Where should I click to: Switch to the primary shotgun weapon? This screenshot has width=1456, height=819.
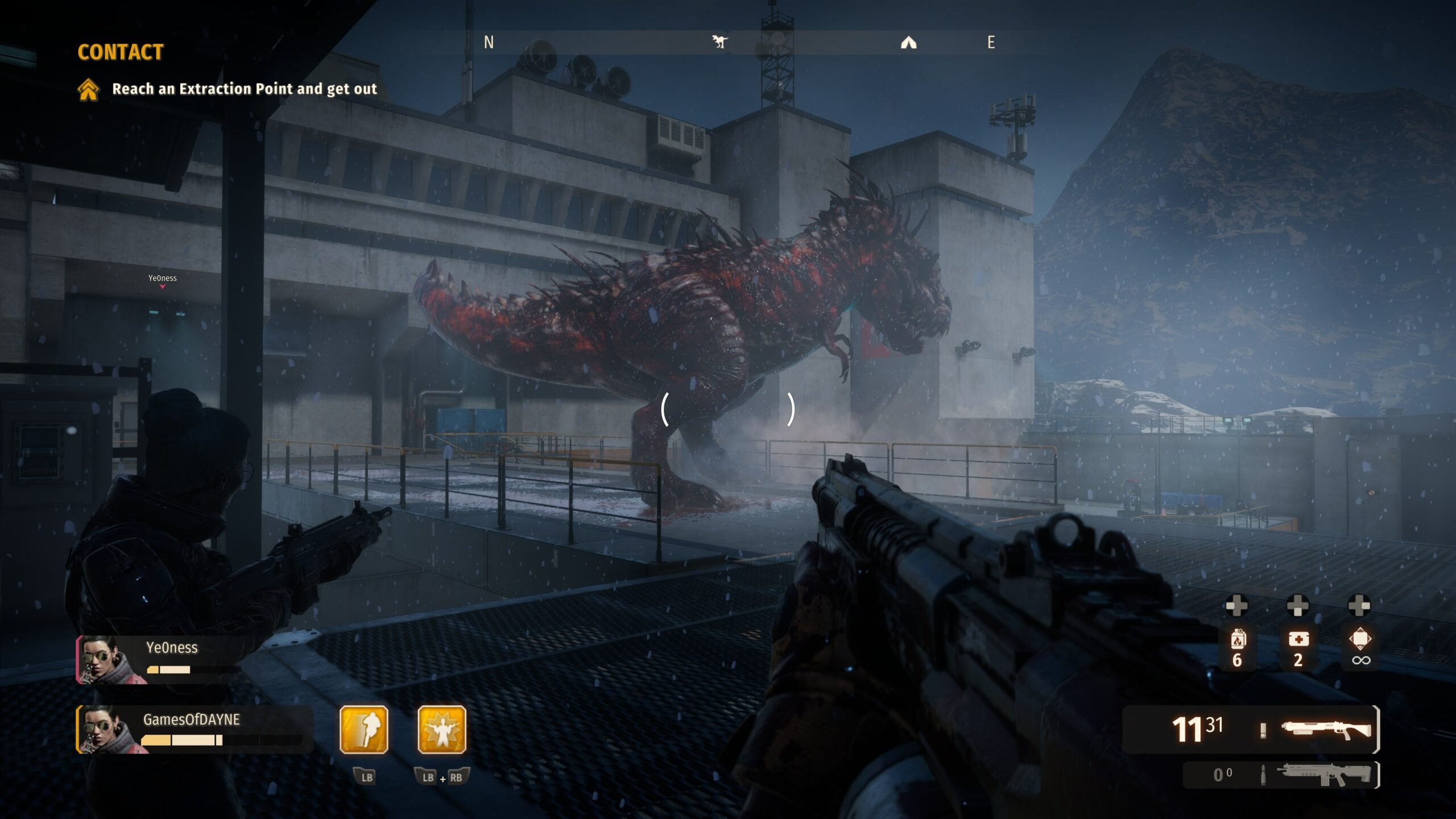[x=1326, y=730]
